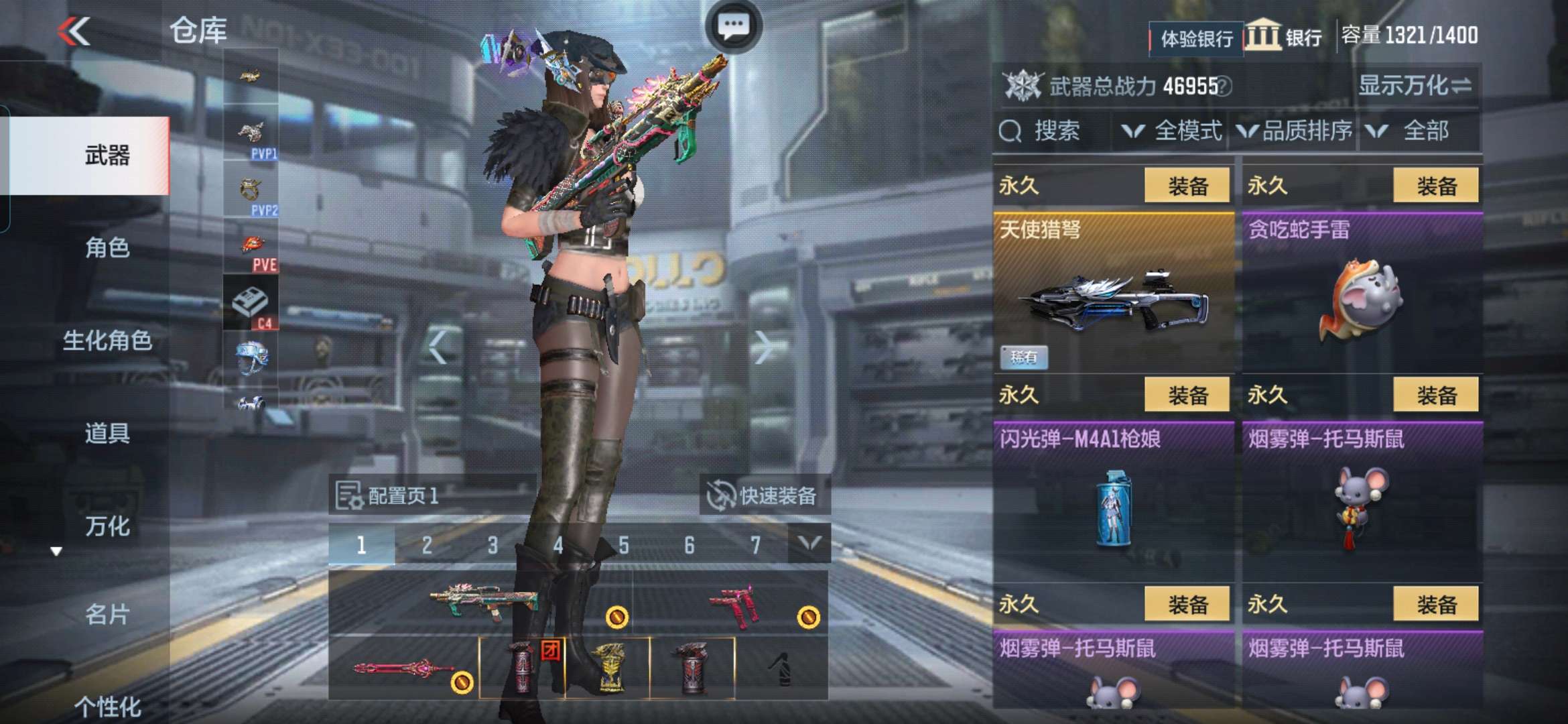Toggle 显示万化 display
This screenshot has height=724, width=1568.
coord(1414,86)
